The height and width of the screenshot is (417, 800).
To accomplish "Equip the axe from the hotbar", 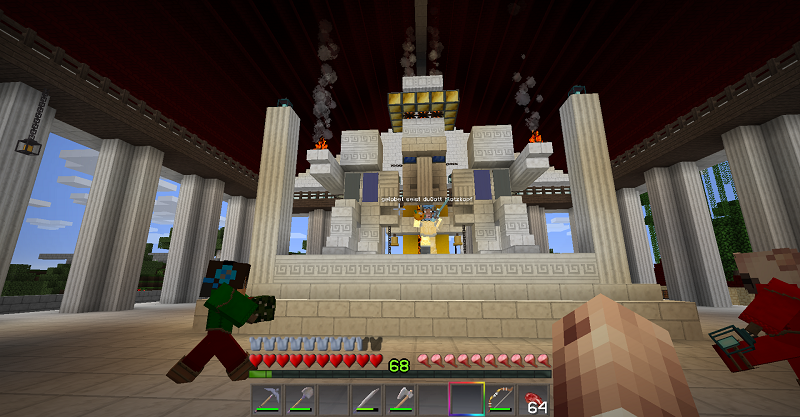I will (x=400, y=398).
